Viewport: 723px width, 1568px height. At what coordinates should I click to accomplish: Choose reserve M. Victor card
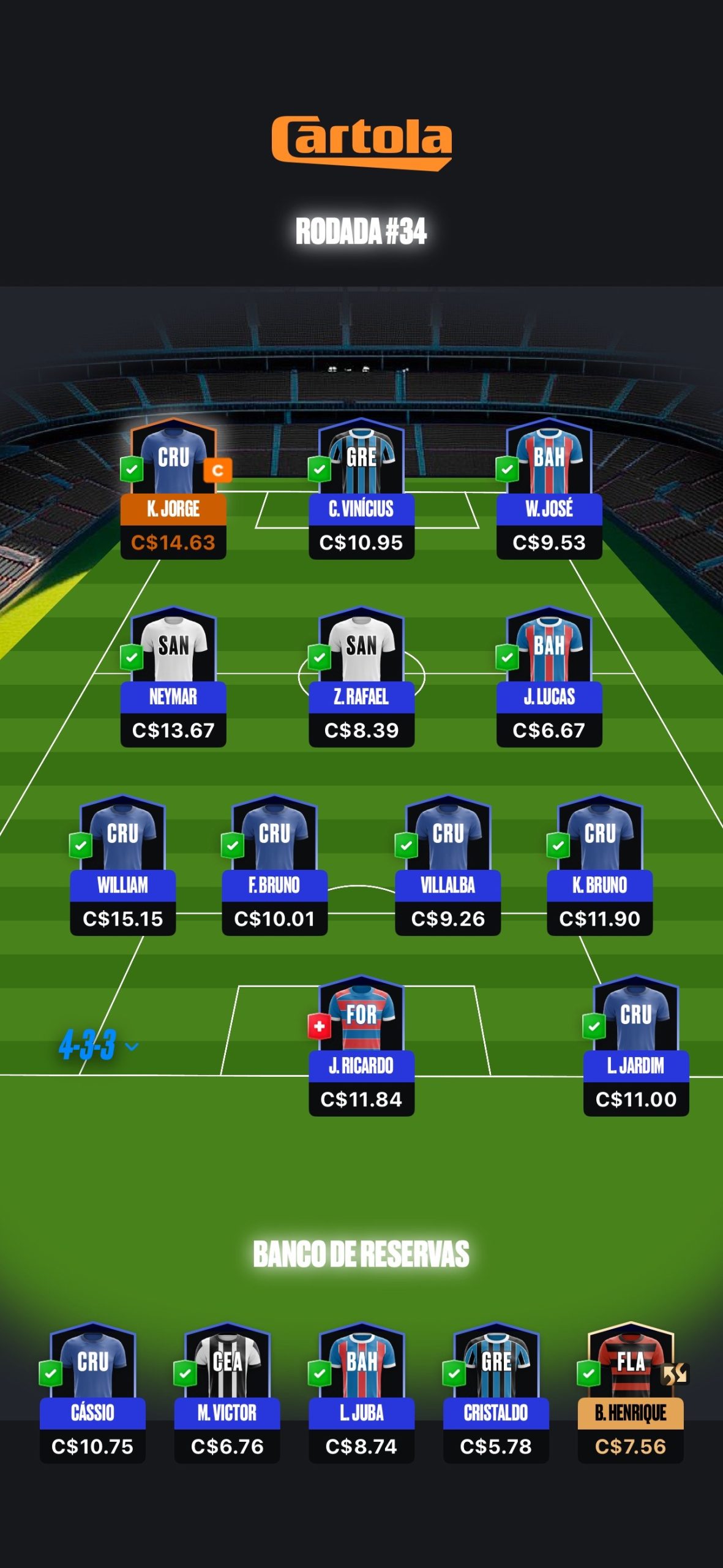click(227, 1393)
